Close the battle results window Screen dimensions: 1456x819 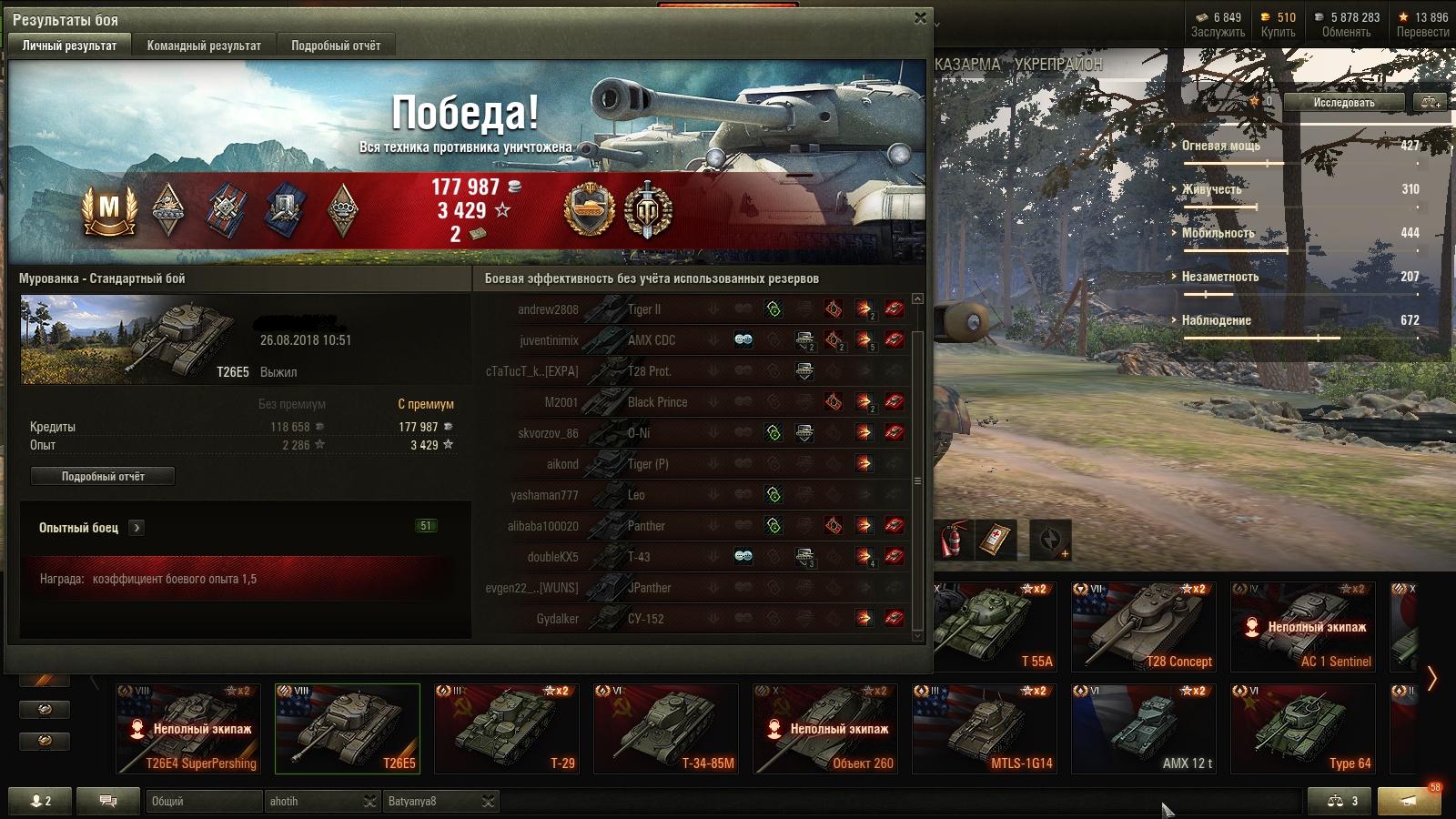(920, 18)
